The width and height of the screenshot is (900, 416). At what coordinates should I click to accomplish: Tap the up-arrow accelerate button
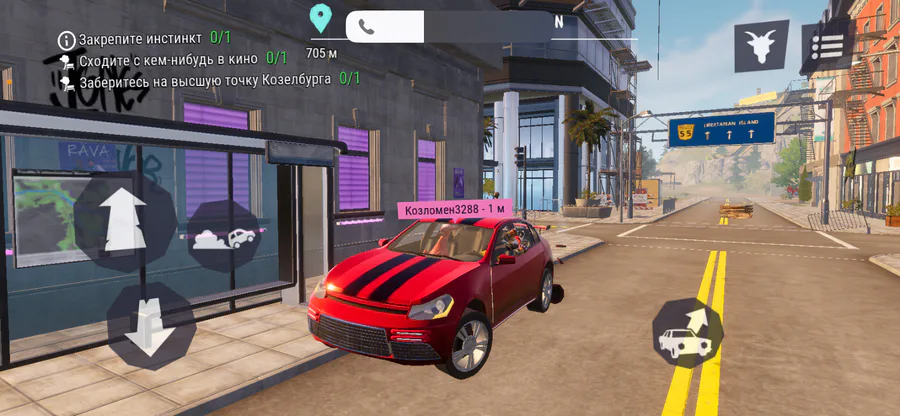124,221
